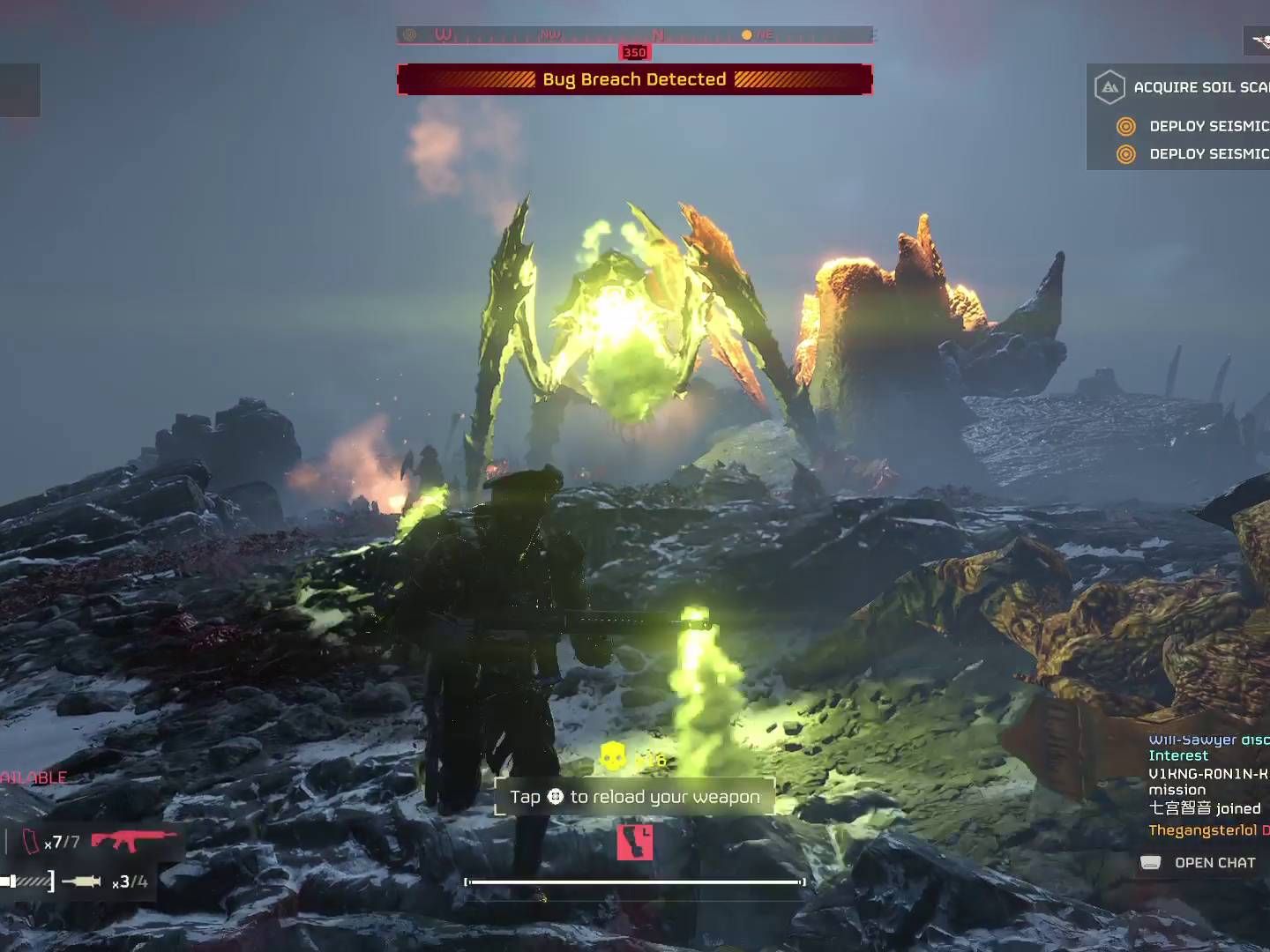Viewport: 1270px width, 952px height.
Task: Open the chat via Open Chat button
Action: pyautogui.click(x=1199, y=863)
